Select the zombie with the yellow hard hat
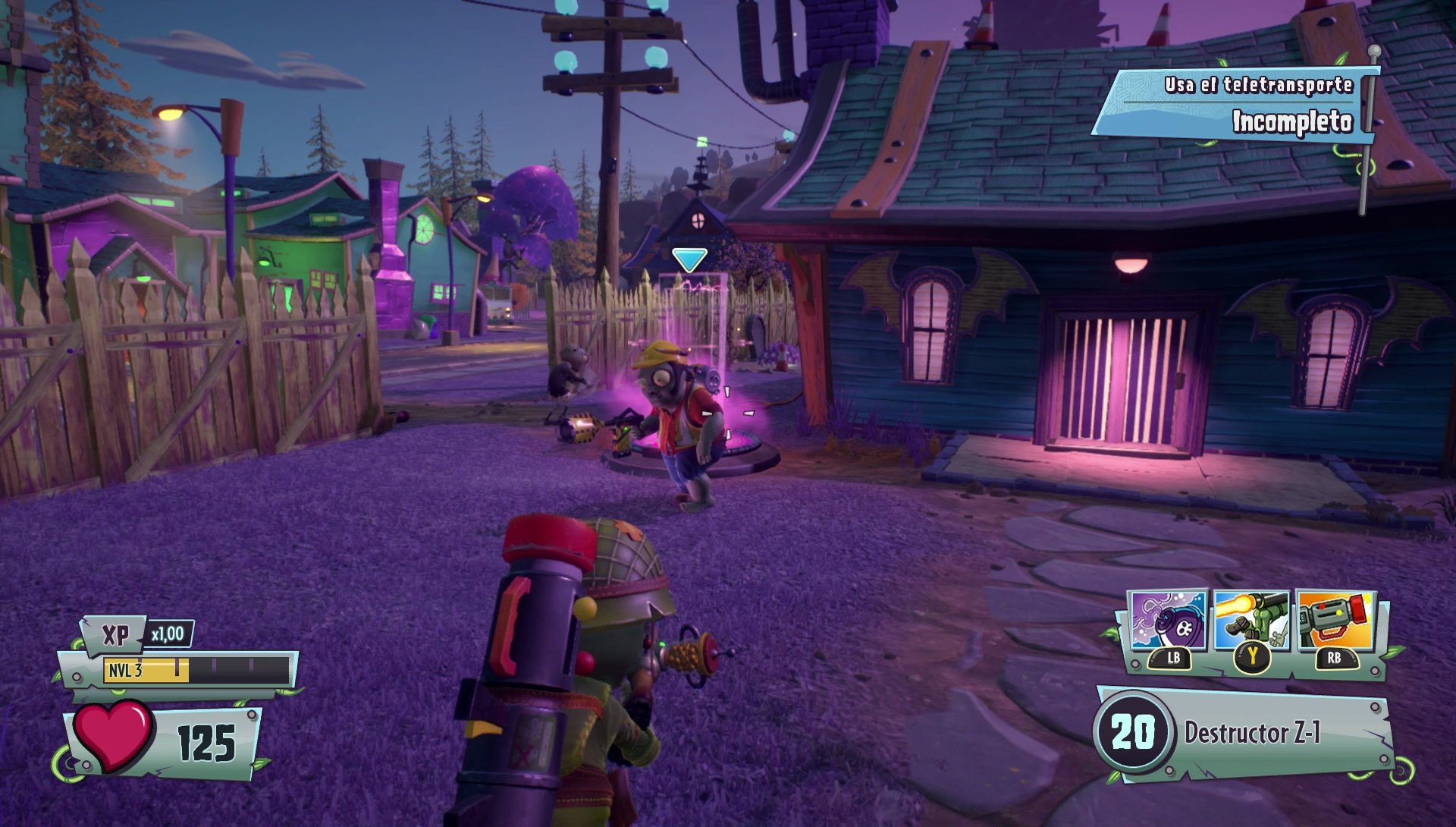This screenshot has width=1456, height=827. pyautogui.click(x=675, y=402)
